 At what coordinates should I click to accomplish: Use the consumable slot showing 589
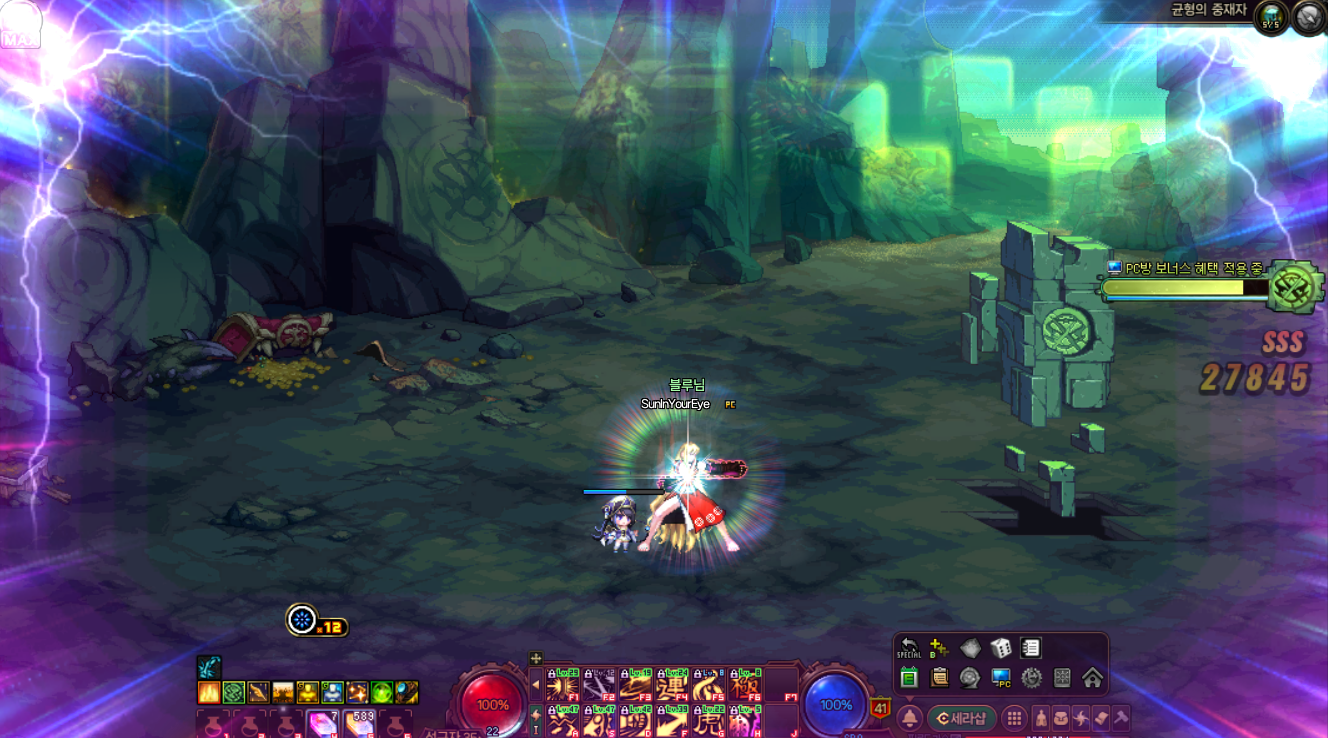360,723
